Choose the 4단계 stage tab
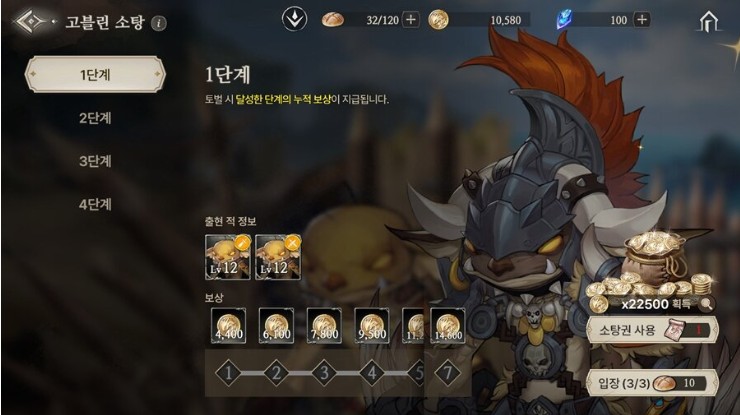 click(95, 205)
